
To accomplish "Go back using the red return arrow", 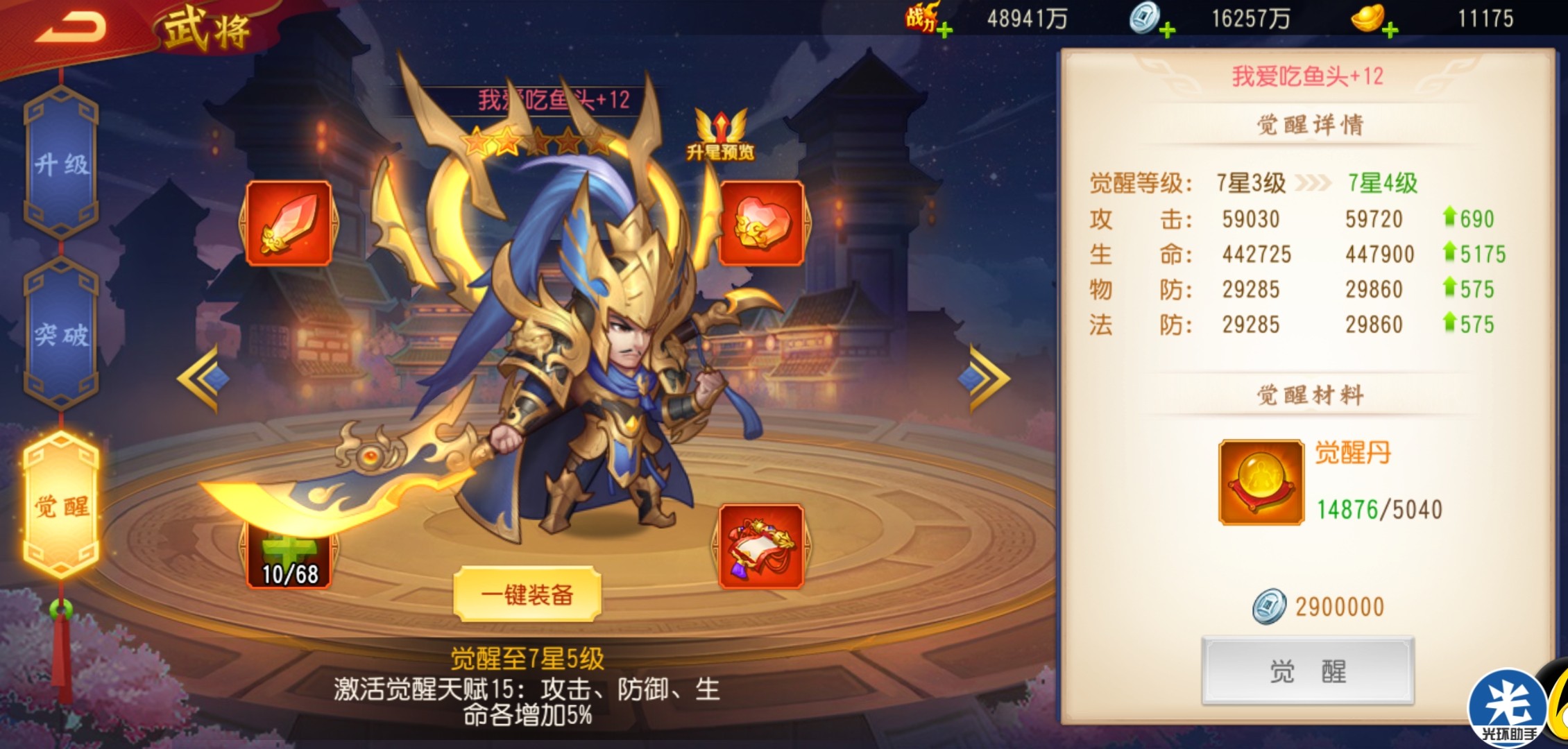I will click(71, 28).
